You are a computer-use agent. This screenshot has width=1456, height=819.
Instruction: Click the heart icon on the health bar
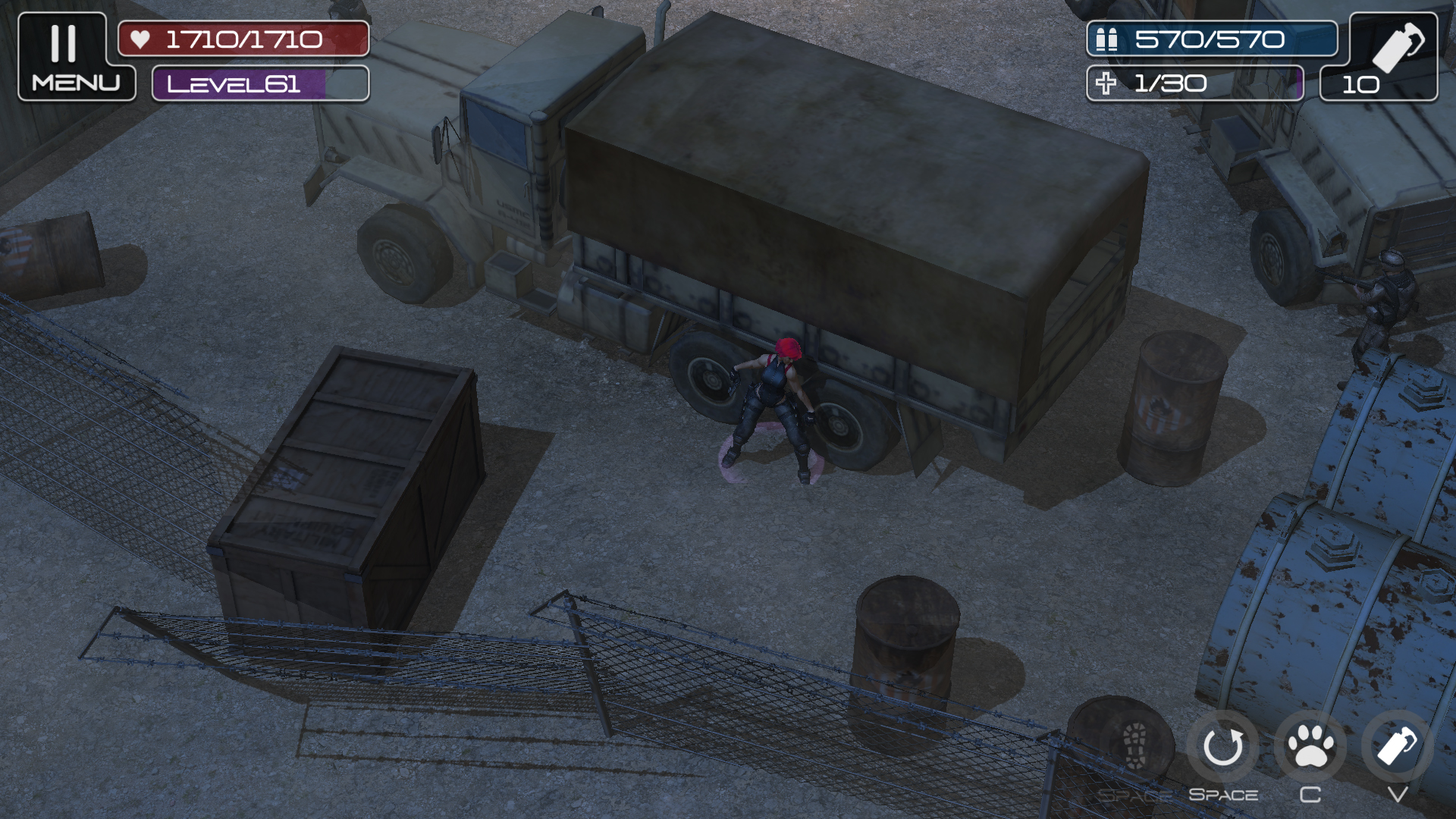[x=140, y=40]
